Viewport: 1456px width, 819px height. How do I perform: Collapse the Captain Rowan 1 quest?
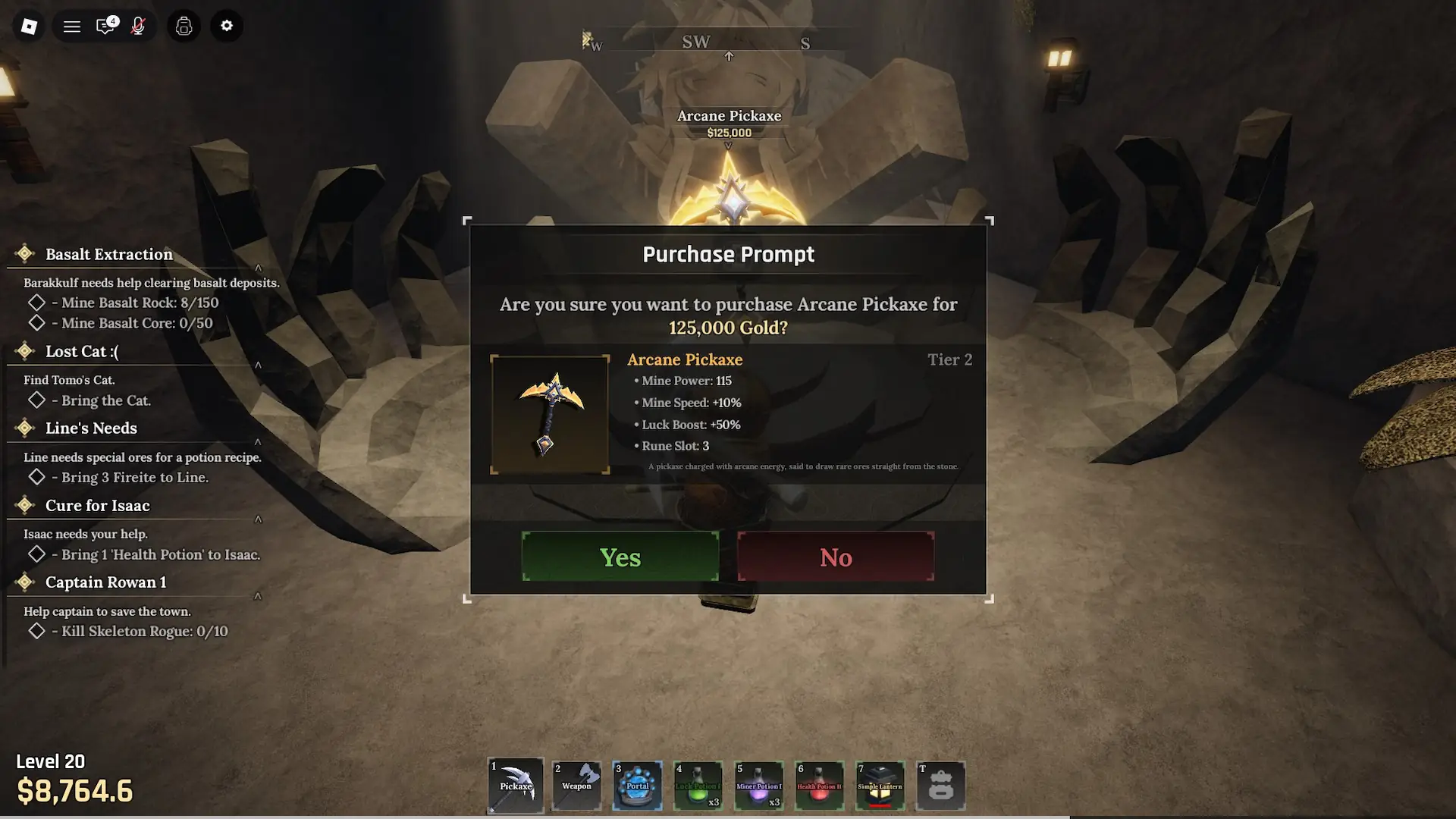coord(259,595)
